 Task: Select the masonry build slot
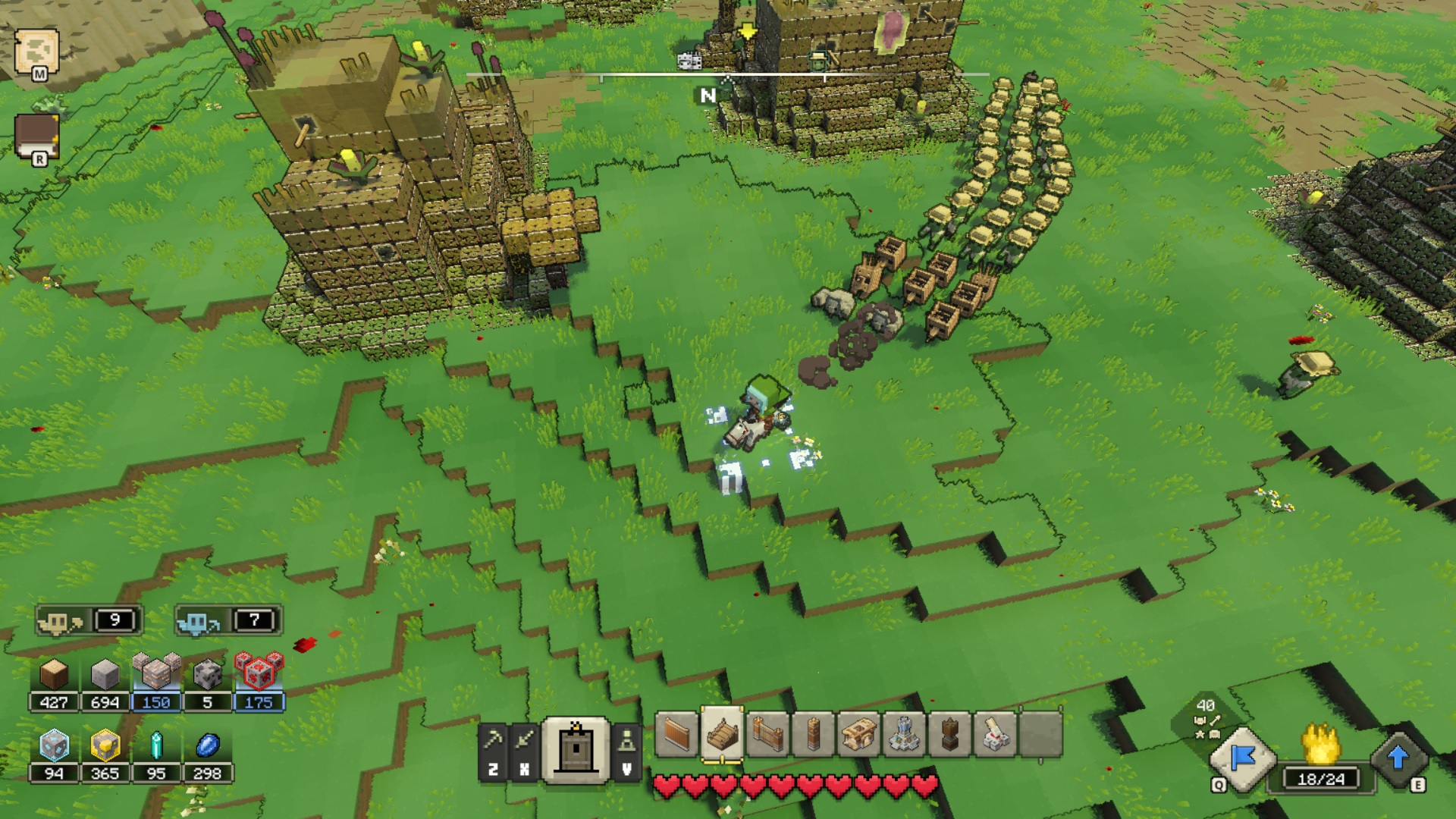904,734
